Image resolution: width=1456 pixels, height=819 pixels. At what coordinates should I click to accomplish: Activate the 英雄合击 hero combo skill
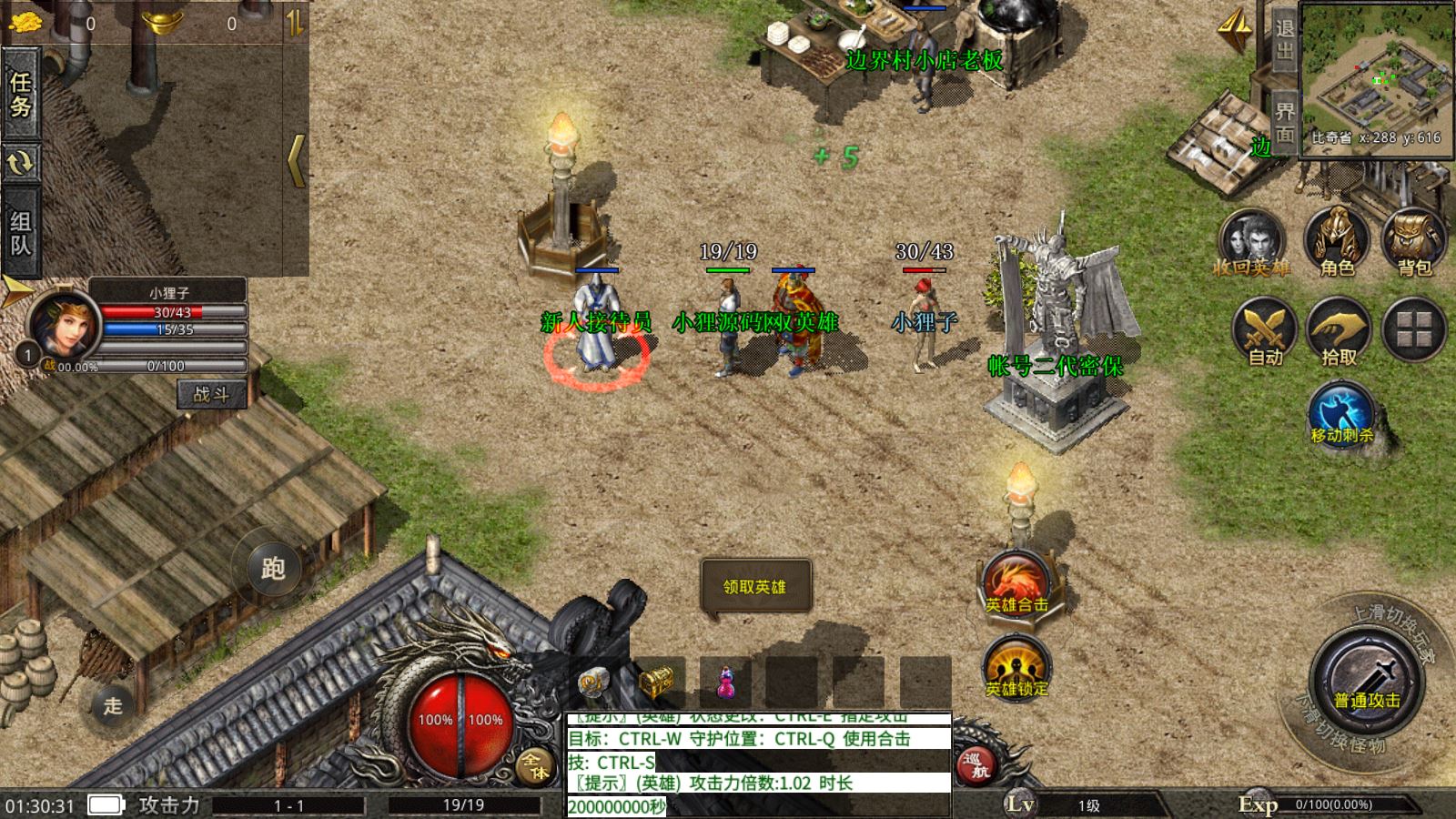[x=1016, y=584]
